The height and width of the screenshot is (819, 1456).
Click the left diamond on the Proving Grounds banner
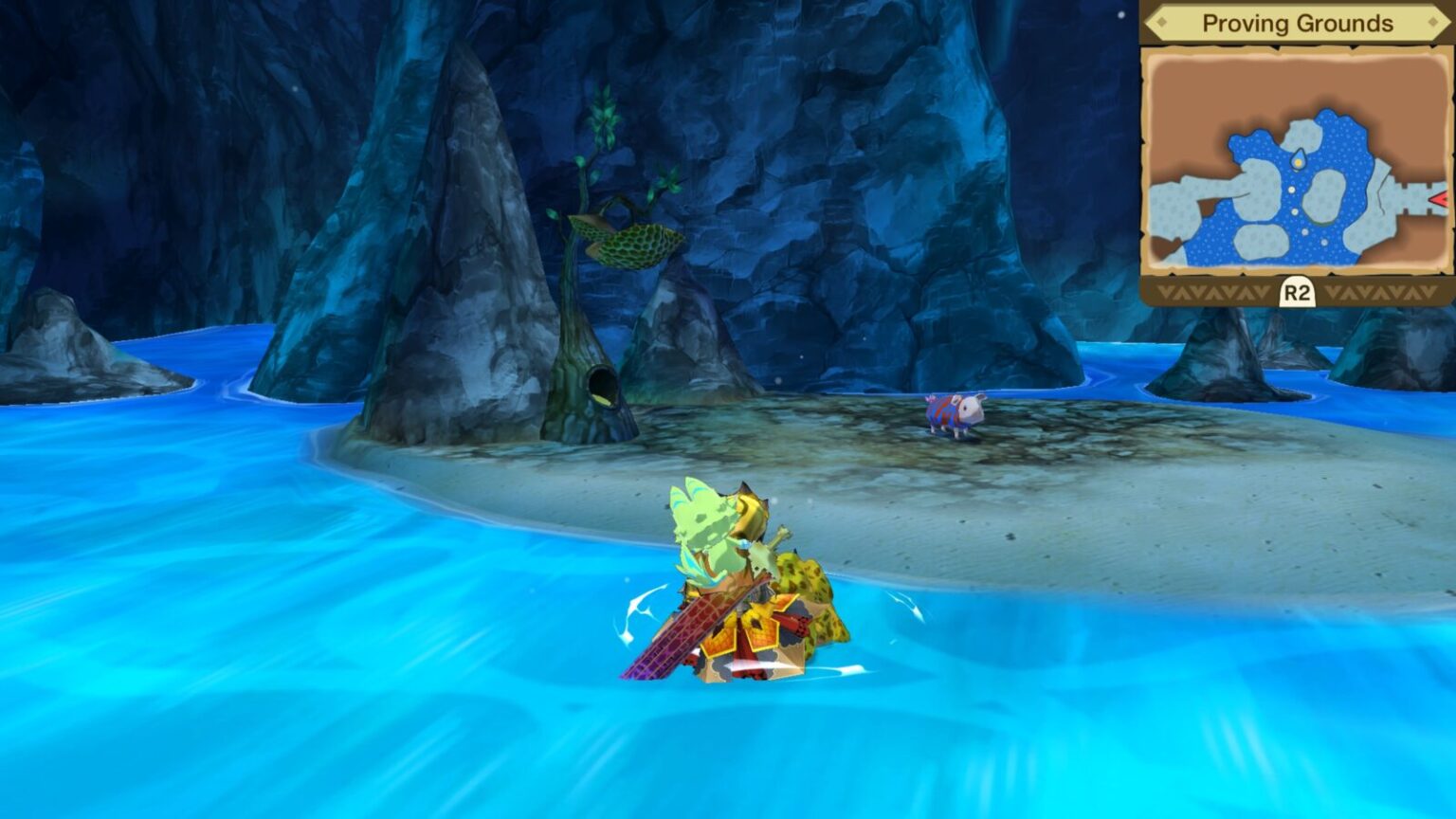click(1161, 22)
